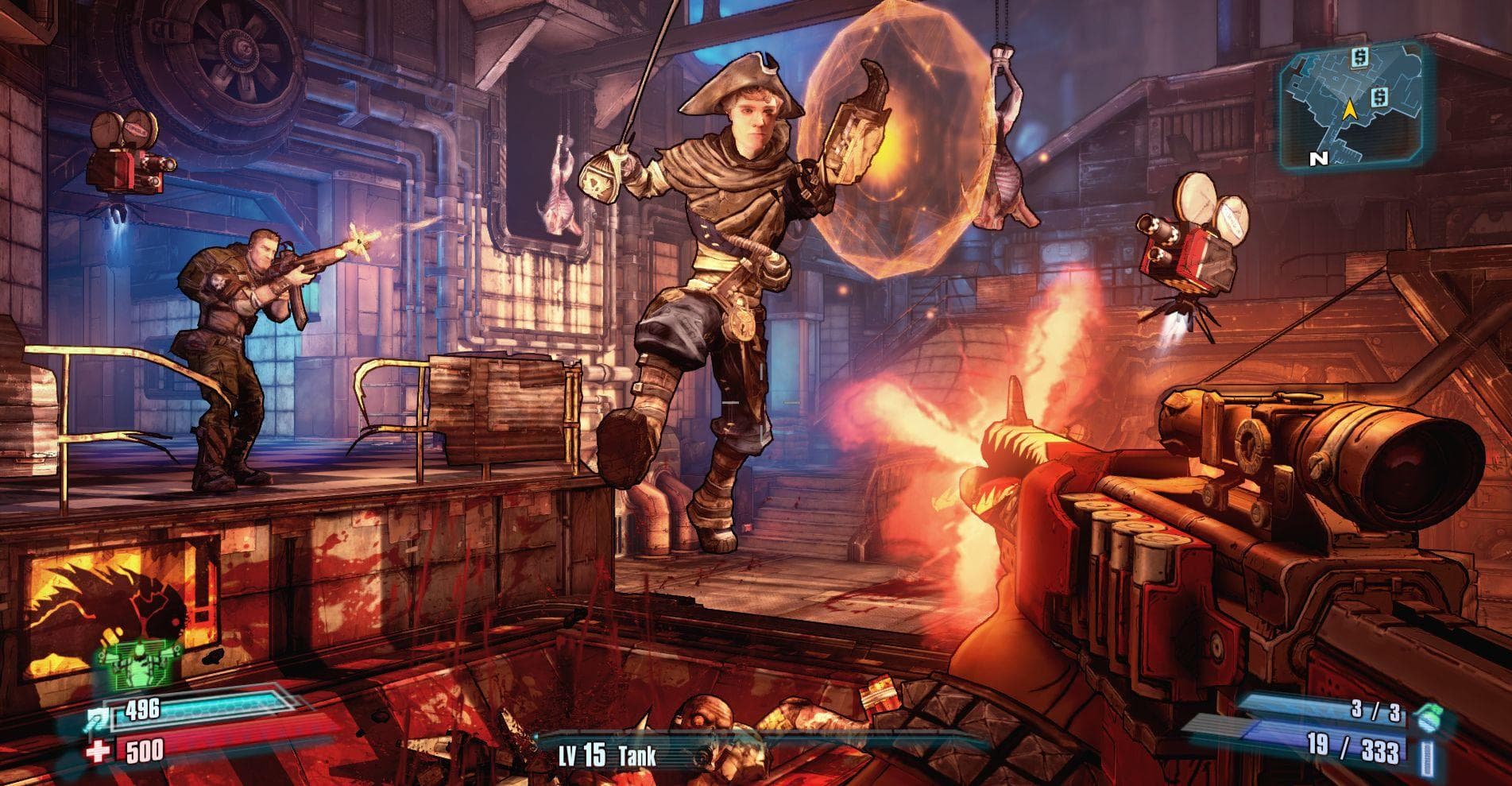Select the upper dollar-sign marker on minimap
The height and width of the screenshot is (786, 1512).
pos(1359,57)
